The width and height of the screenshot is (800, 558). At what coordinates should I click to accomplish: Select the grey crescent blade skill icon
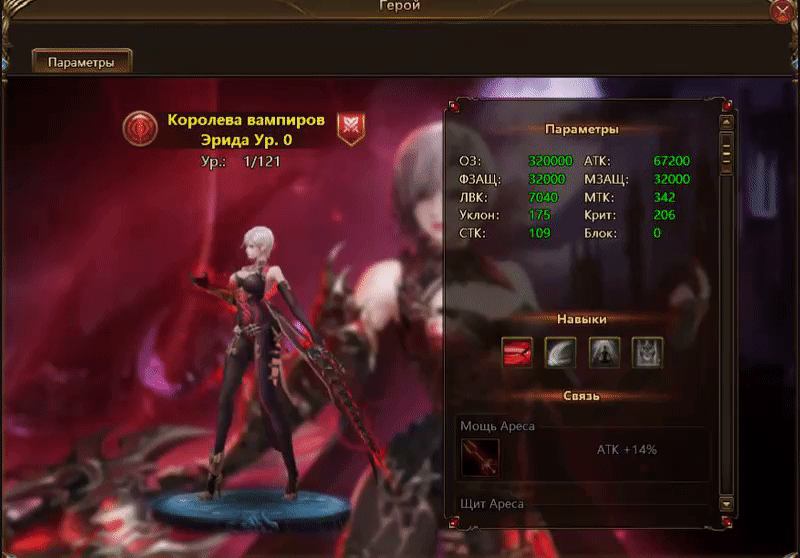click(561, 352)
